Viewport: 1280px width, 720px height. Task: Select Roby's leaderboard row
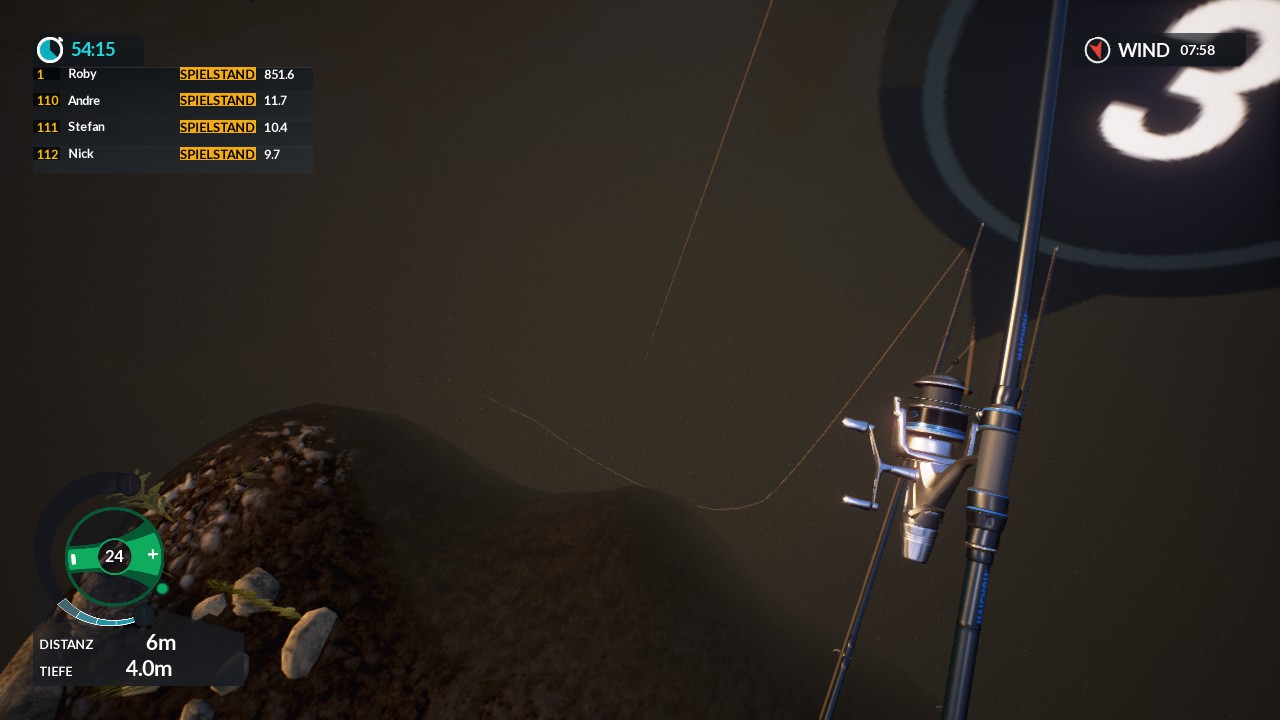pyautogui.click(x=172, y=74)
